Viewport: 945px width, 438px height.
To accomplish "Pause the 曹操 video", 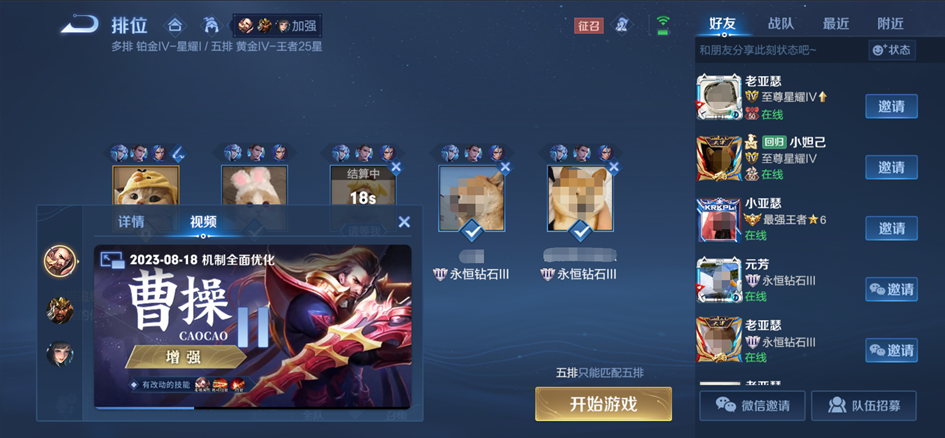I will (x=252, y=326).
